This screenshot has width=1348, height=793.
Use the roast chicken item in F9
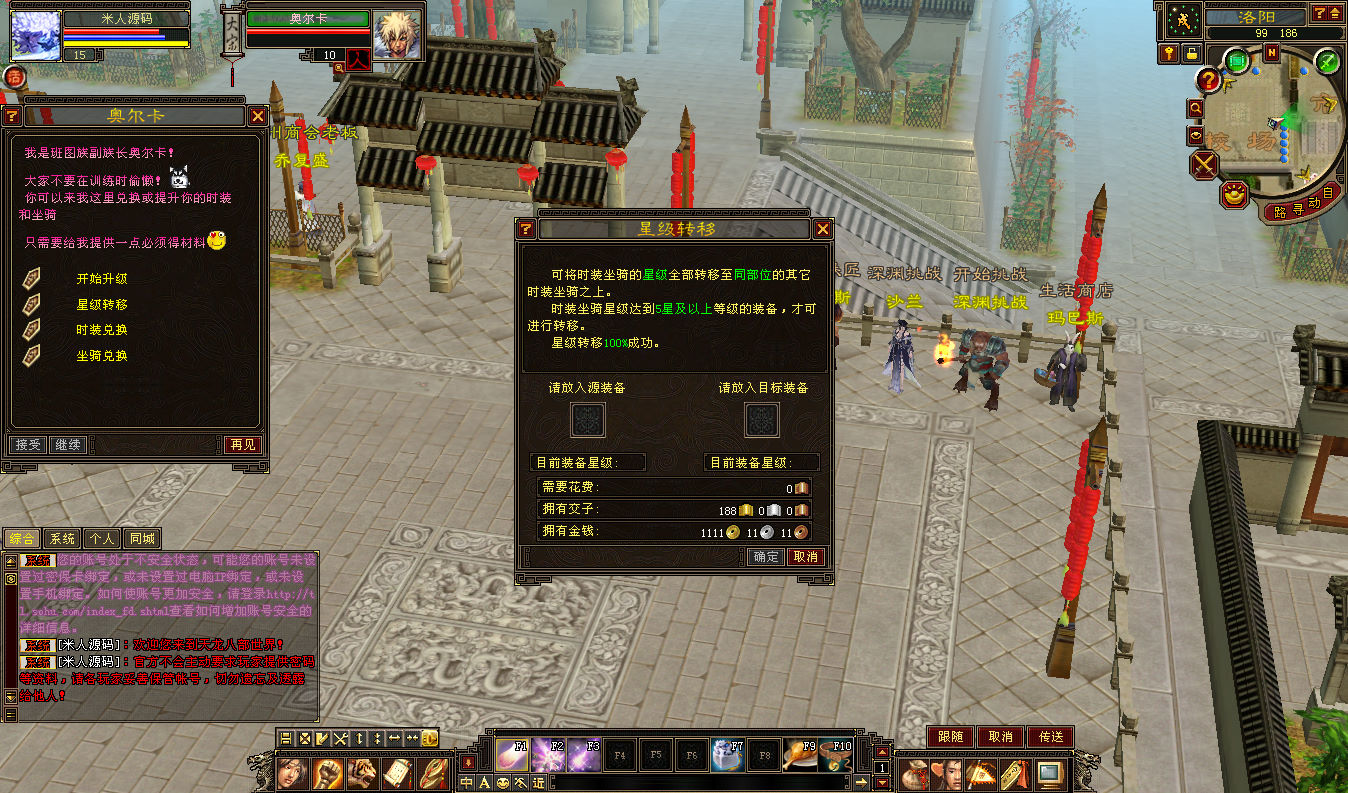799,755
